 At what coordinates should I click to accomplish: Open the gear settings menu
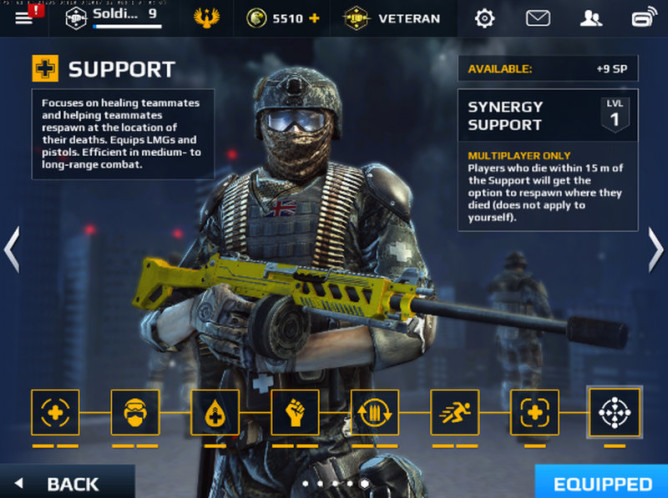(x=485, y=18)
